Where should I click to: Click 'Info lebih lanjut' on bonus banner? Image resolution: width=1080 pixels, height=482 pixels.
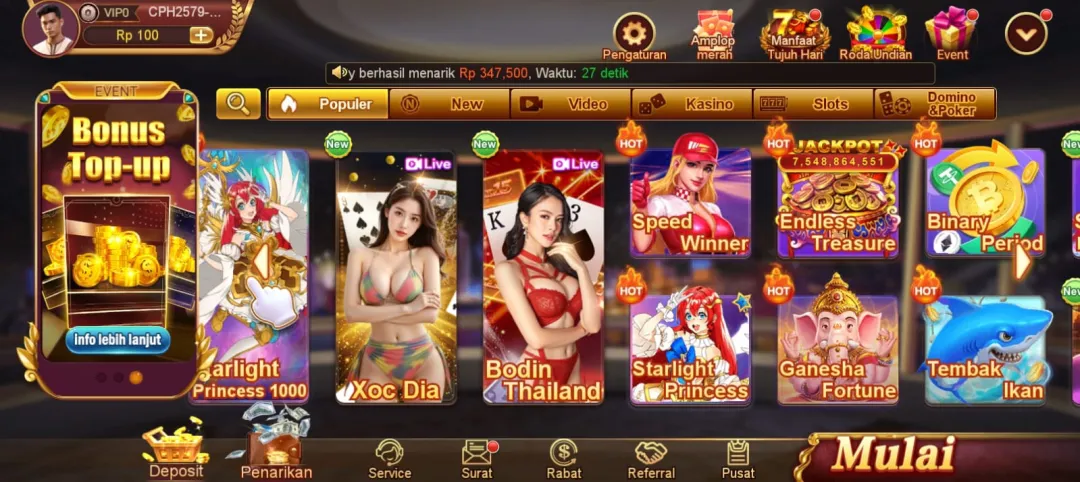[118, 340]
